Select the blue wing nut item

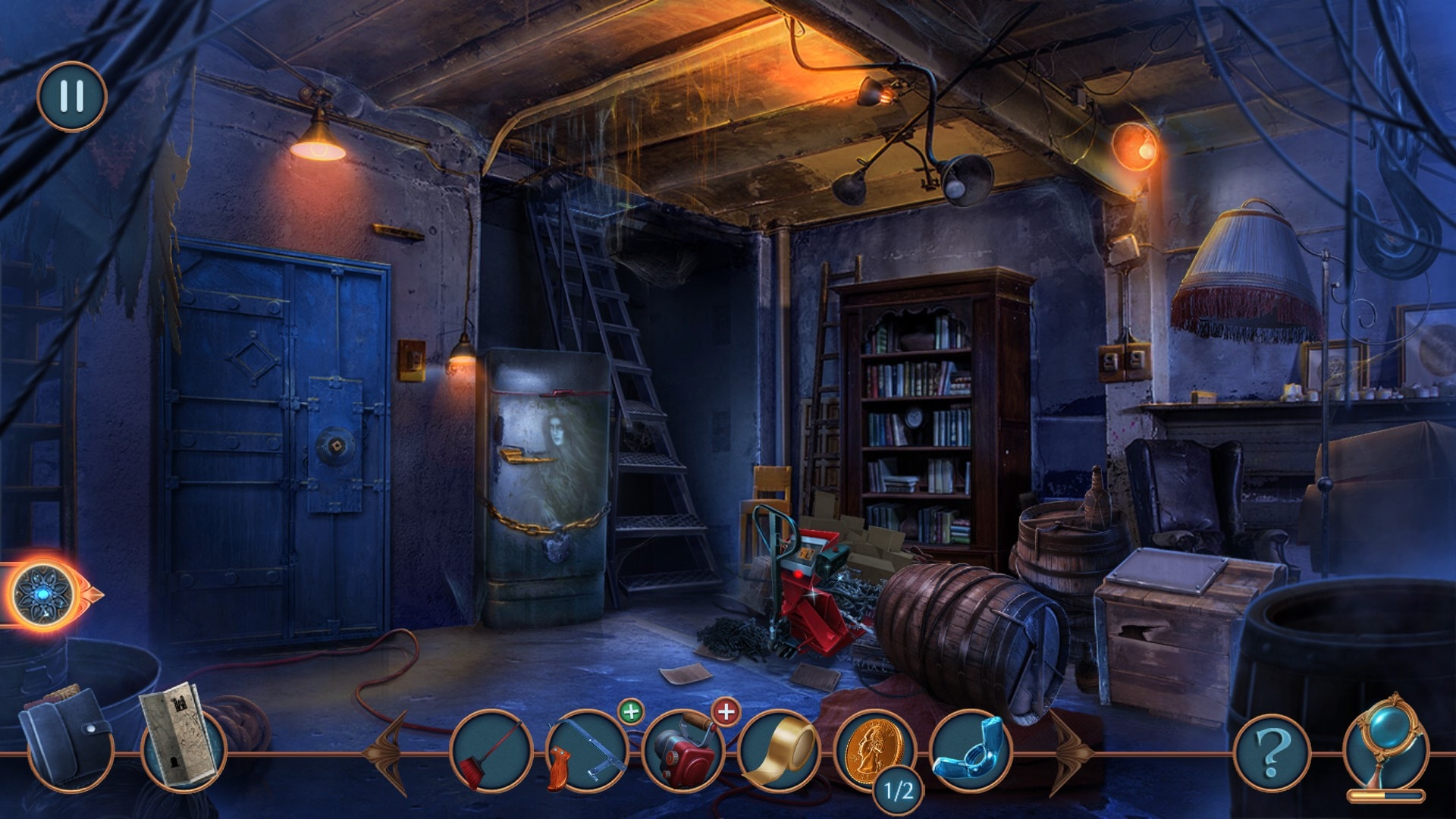point(970,749)
